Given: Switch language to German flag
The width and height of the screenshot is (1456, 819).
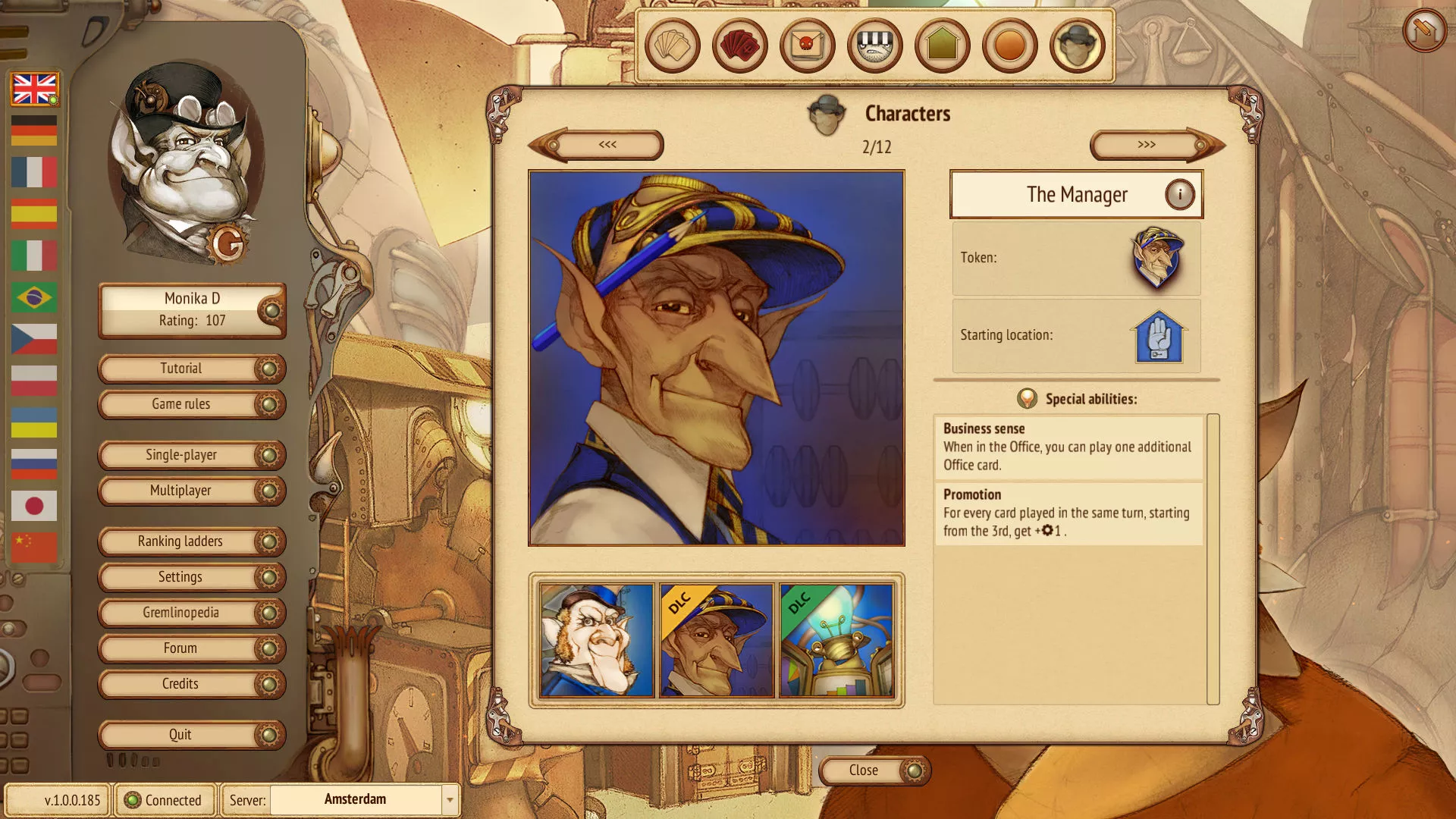Looking at the screenshot, I should pos(34,130).
